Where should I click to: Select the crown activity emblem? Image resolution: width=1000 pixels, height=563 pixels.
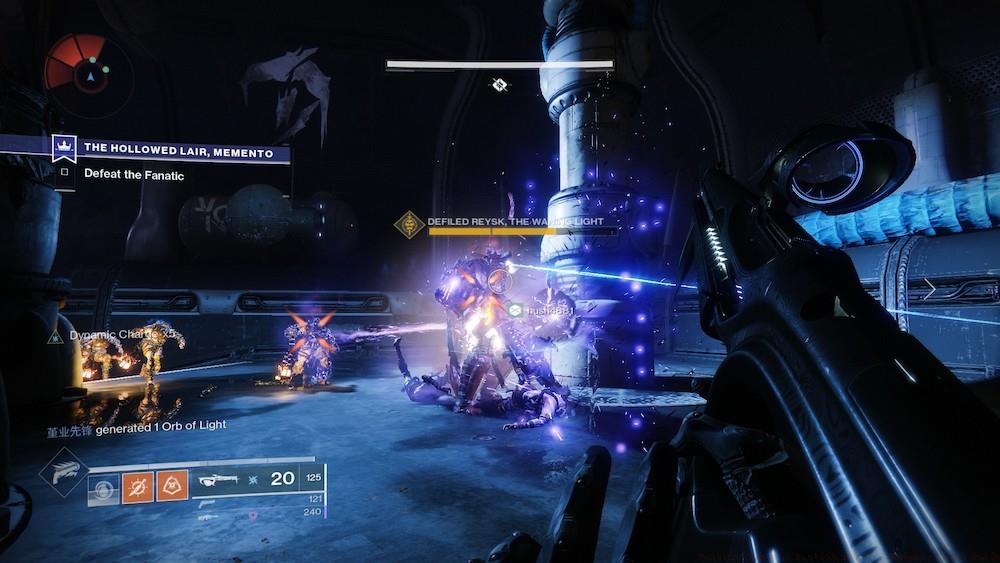click(65, 148)
